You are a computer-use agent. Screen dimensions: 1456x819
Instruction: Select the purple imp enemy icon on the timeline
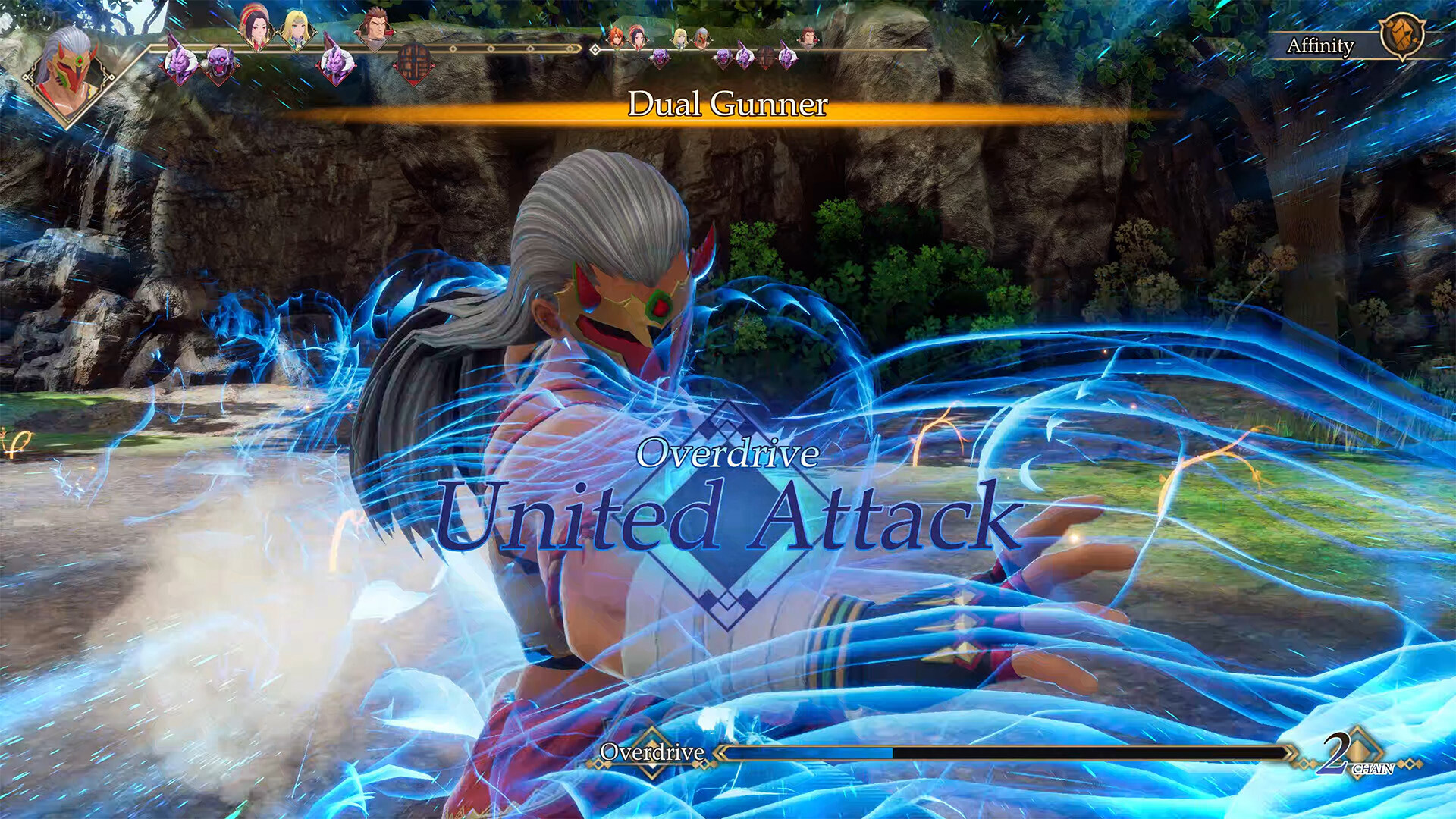180,62
